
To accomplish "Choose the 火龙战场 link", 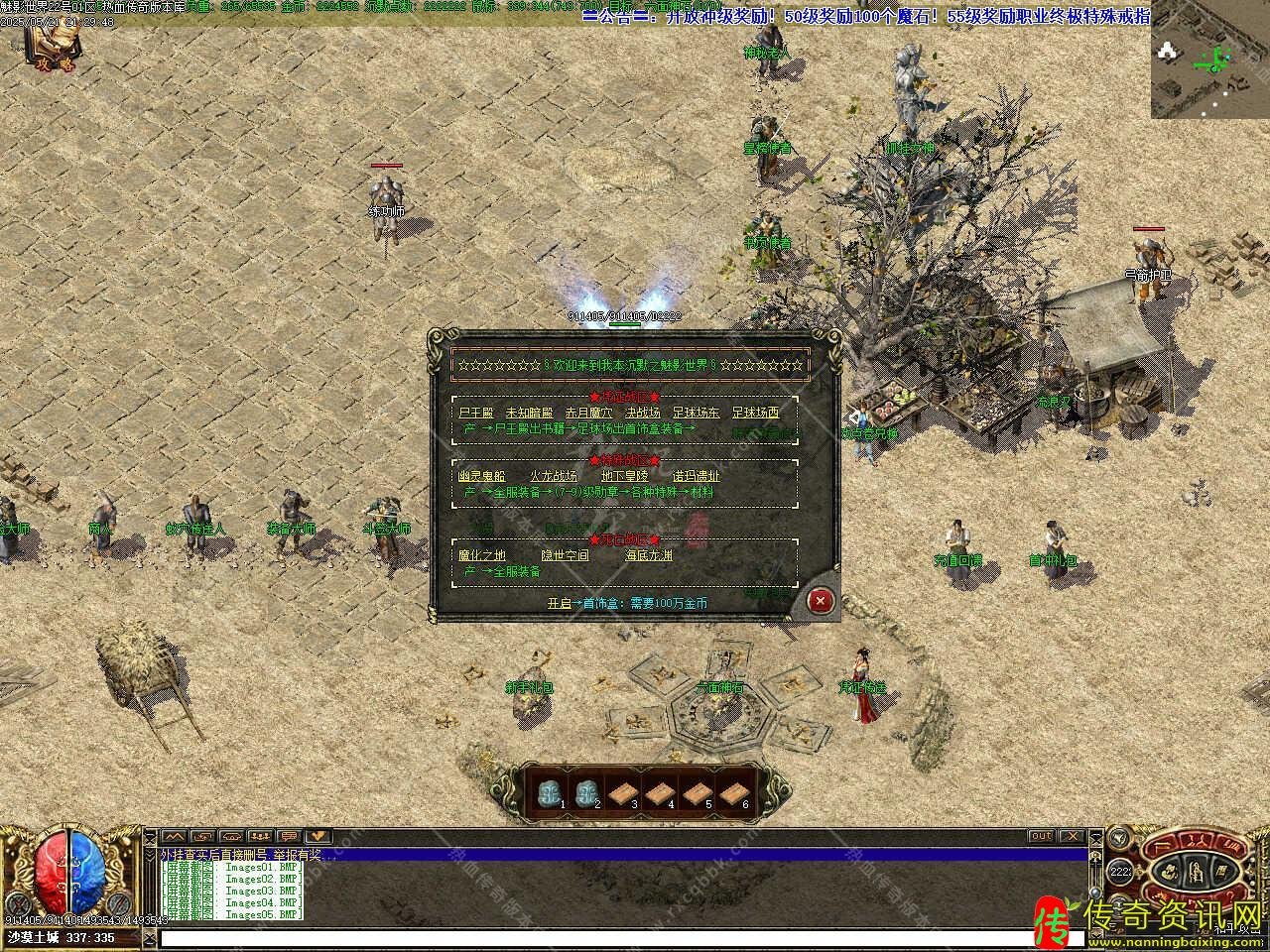I will (x=553, y=476).
